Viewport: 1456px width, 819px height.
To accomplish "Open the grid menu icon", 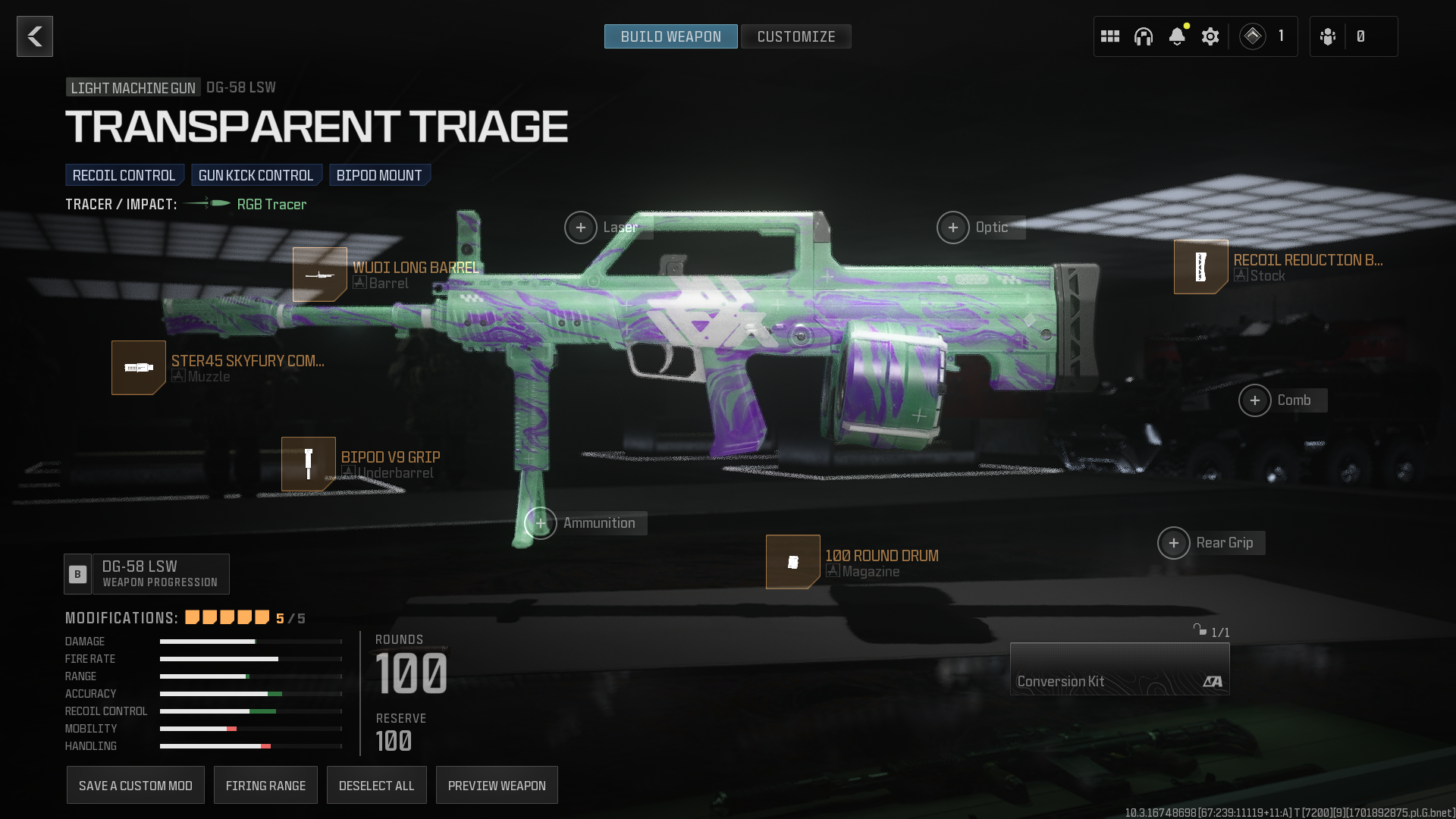I will (x=1110, y=36).
